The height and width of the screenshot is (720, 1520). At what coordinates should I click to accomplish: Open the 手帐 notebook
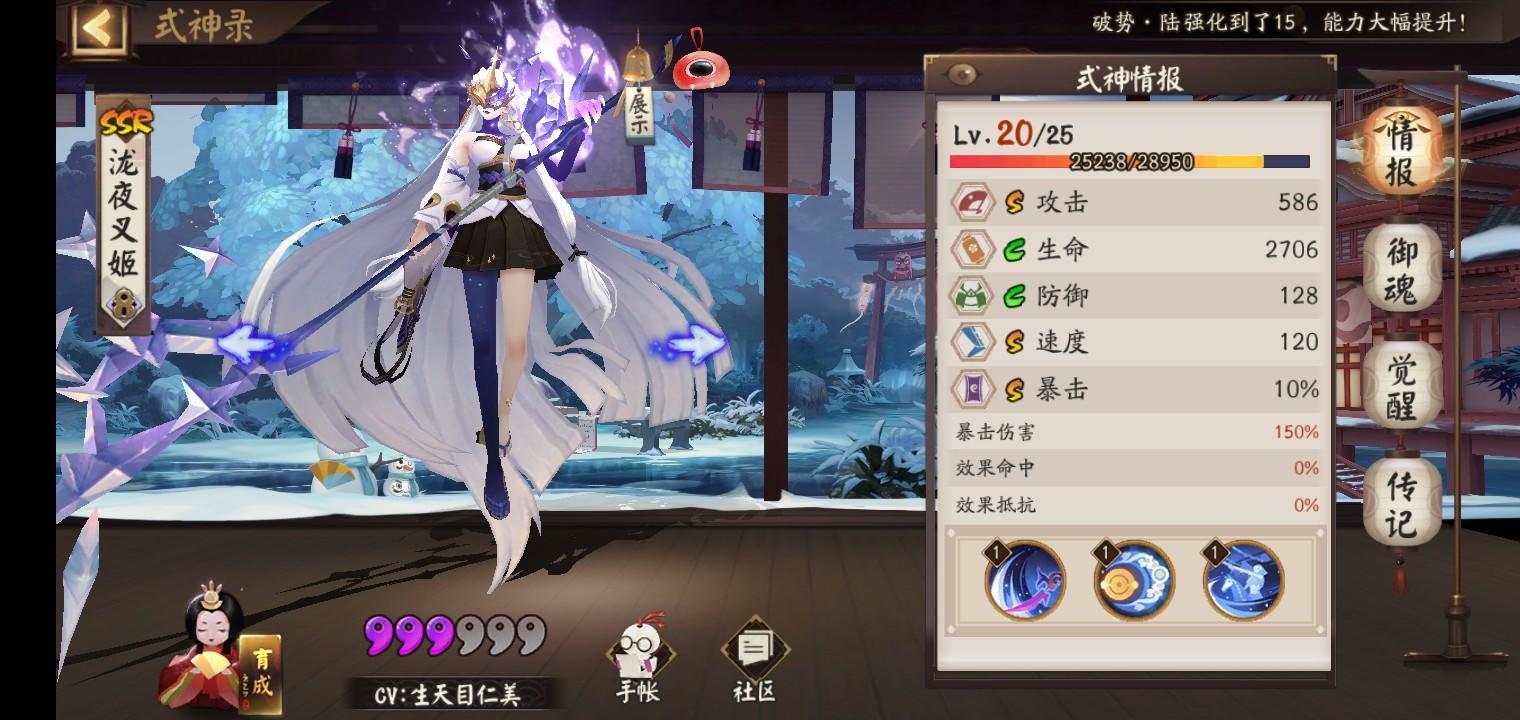click(x=637, y=650)
